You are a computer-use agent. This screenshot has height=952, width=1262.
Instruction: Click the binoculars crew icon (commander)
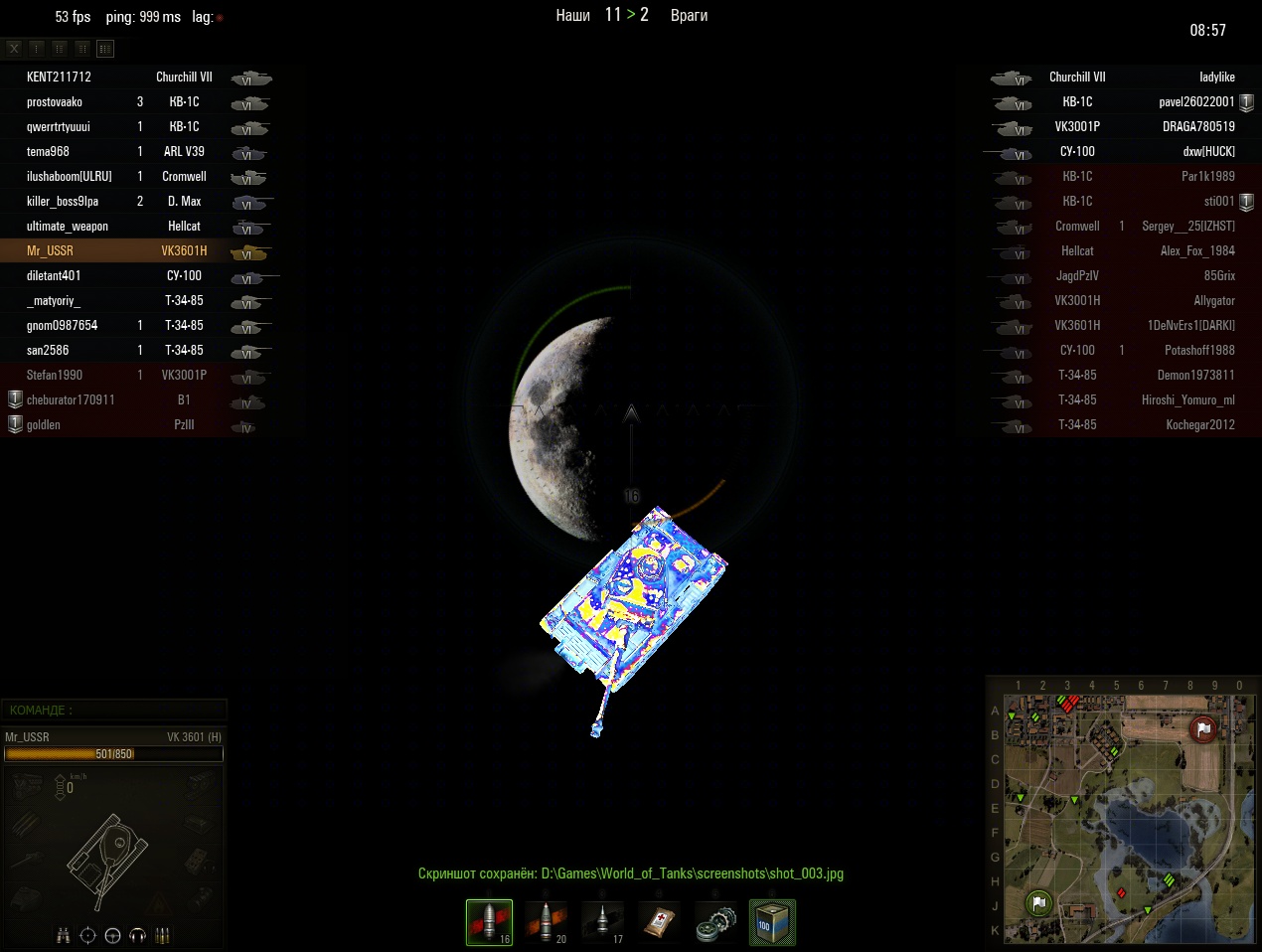tap(64, 935)
